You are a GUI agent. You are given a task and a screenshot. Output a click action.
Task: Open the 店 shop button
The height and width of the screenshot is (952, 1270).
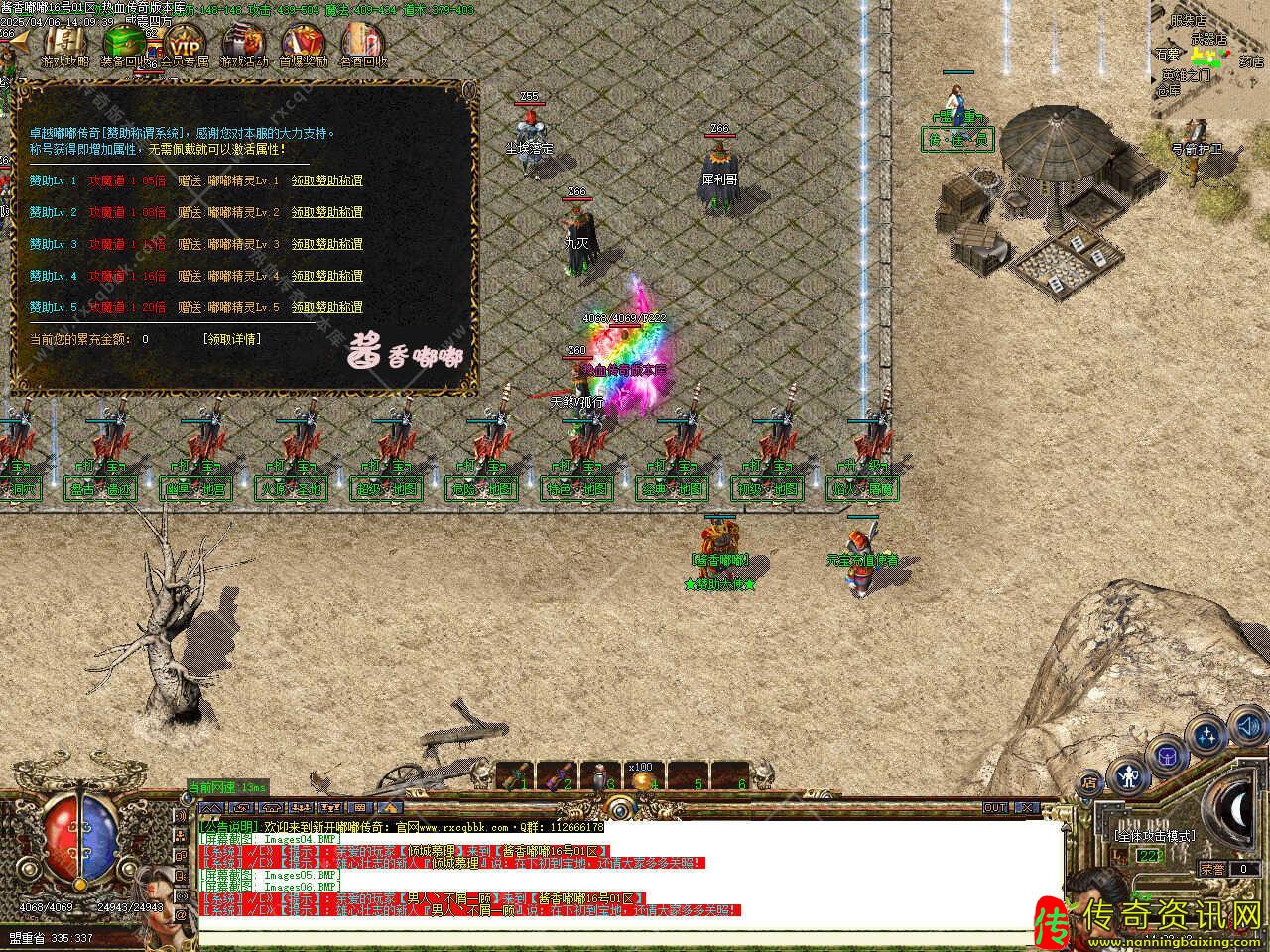(x=1088, y=781)
